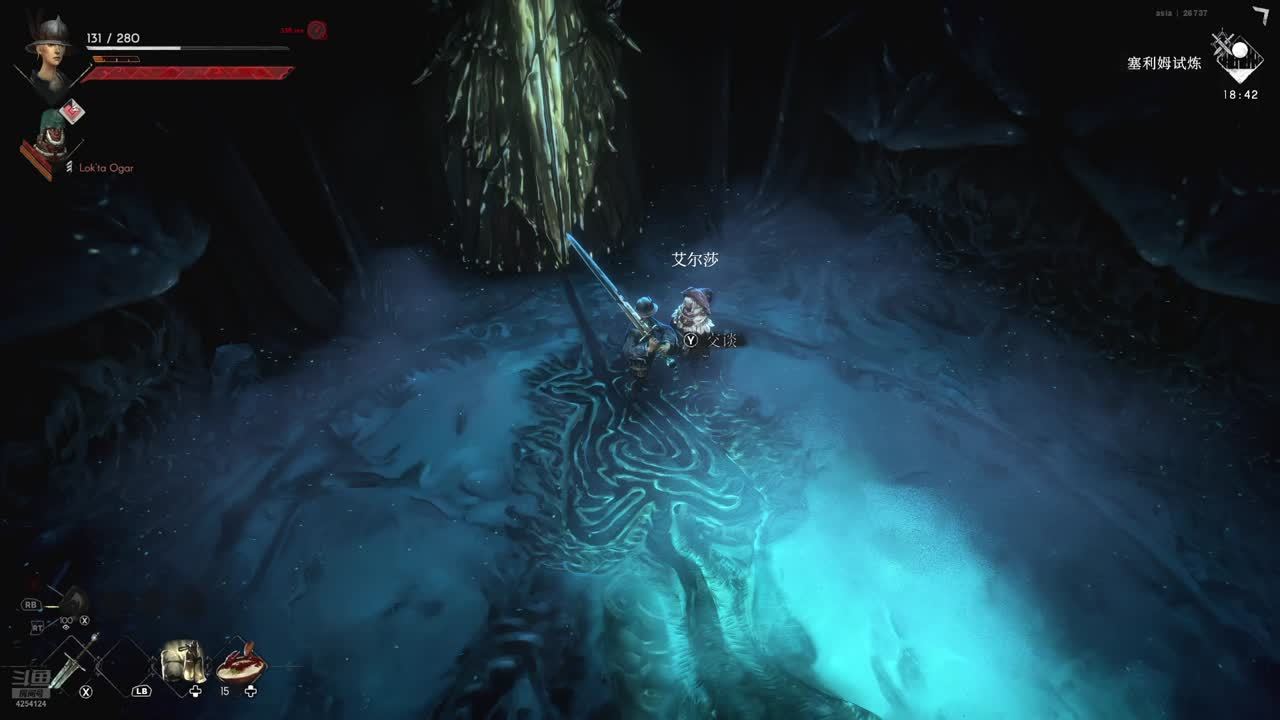Click the red circular debuff icon

317,30
